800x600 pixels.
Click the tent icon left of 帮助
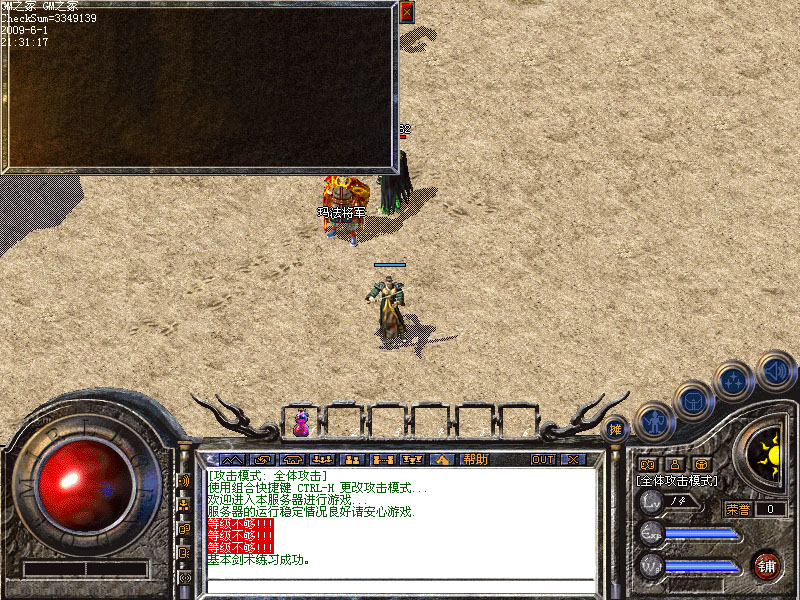[x=443, y=459]
